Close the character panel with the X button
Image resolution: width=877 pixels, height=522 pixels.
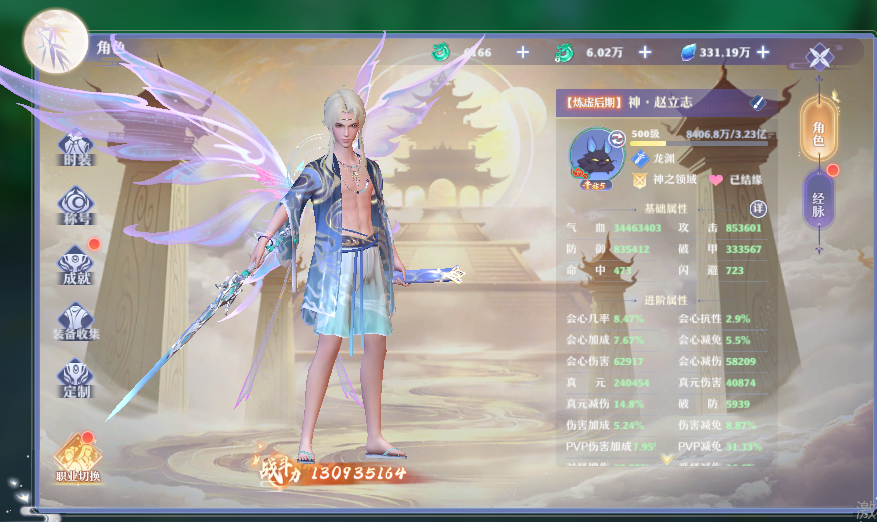819,56
